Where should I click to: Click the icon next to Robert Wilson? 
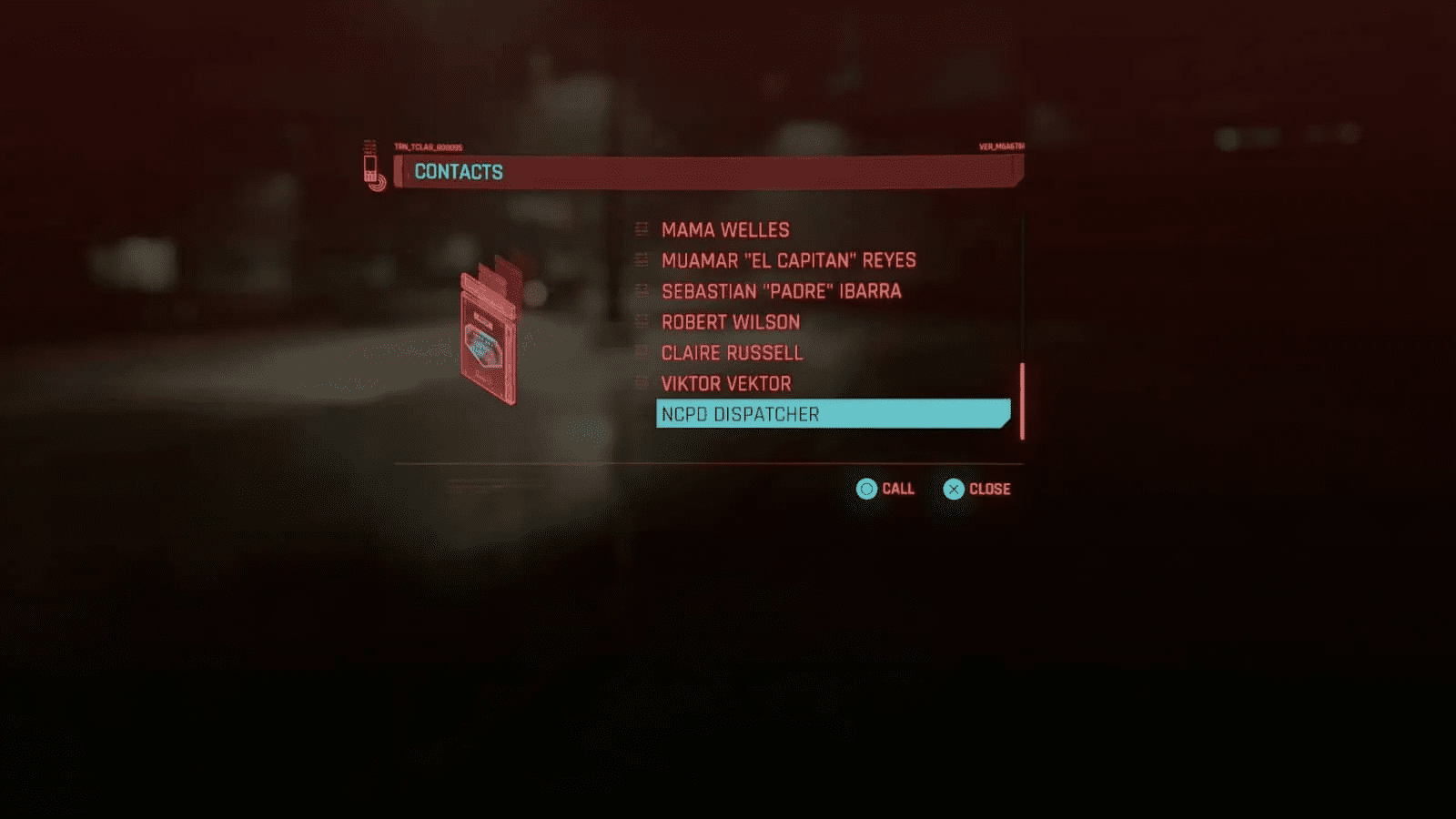(641, 322)
